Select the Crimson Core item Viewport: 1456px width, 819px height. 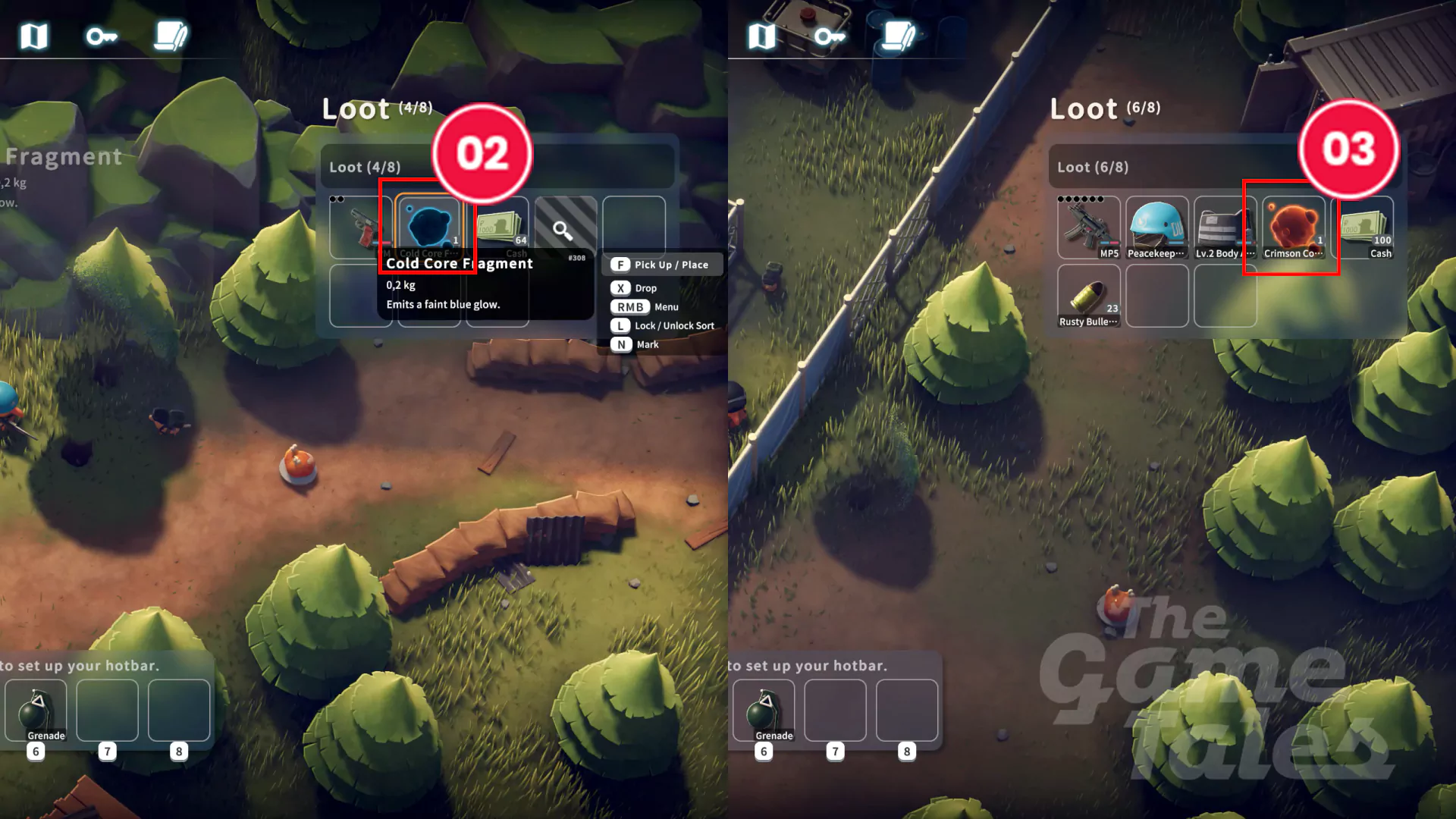[1293, 227]
